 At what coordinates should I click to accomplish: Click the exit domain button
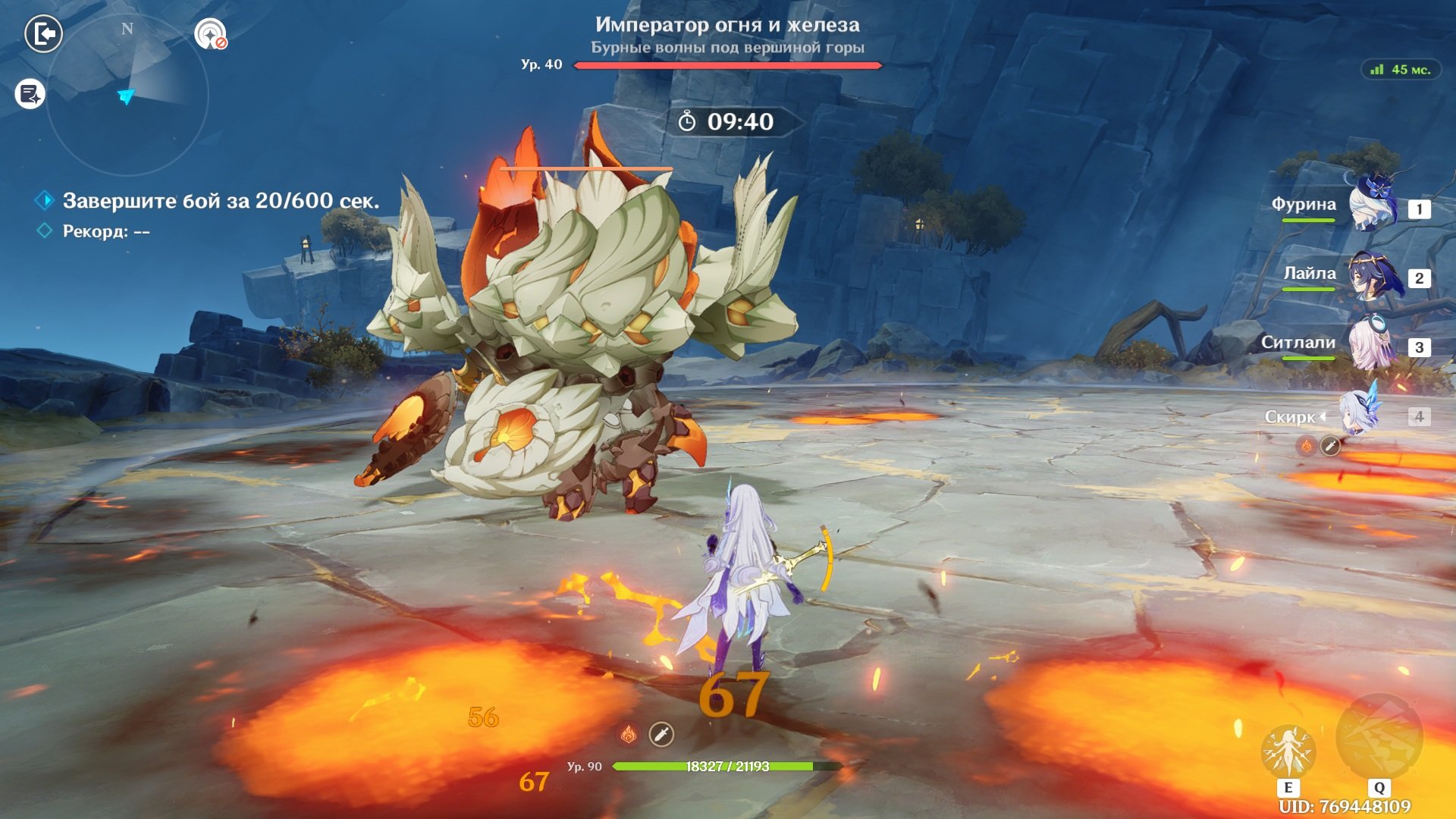(43, 34)
